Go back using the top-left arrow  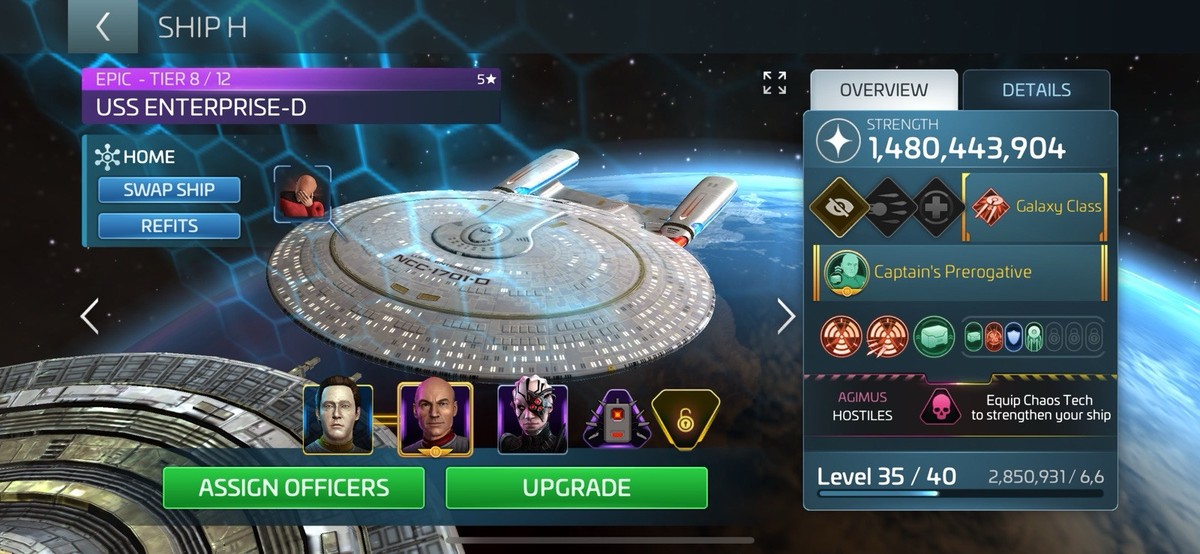tap(102, 27)
